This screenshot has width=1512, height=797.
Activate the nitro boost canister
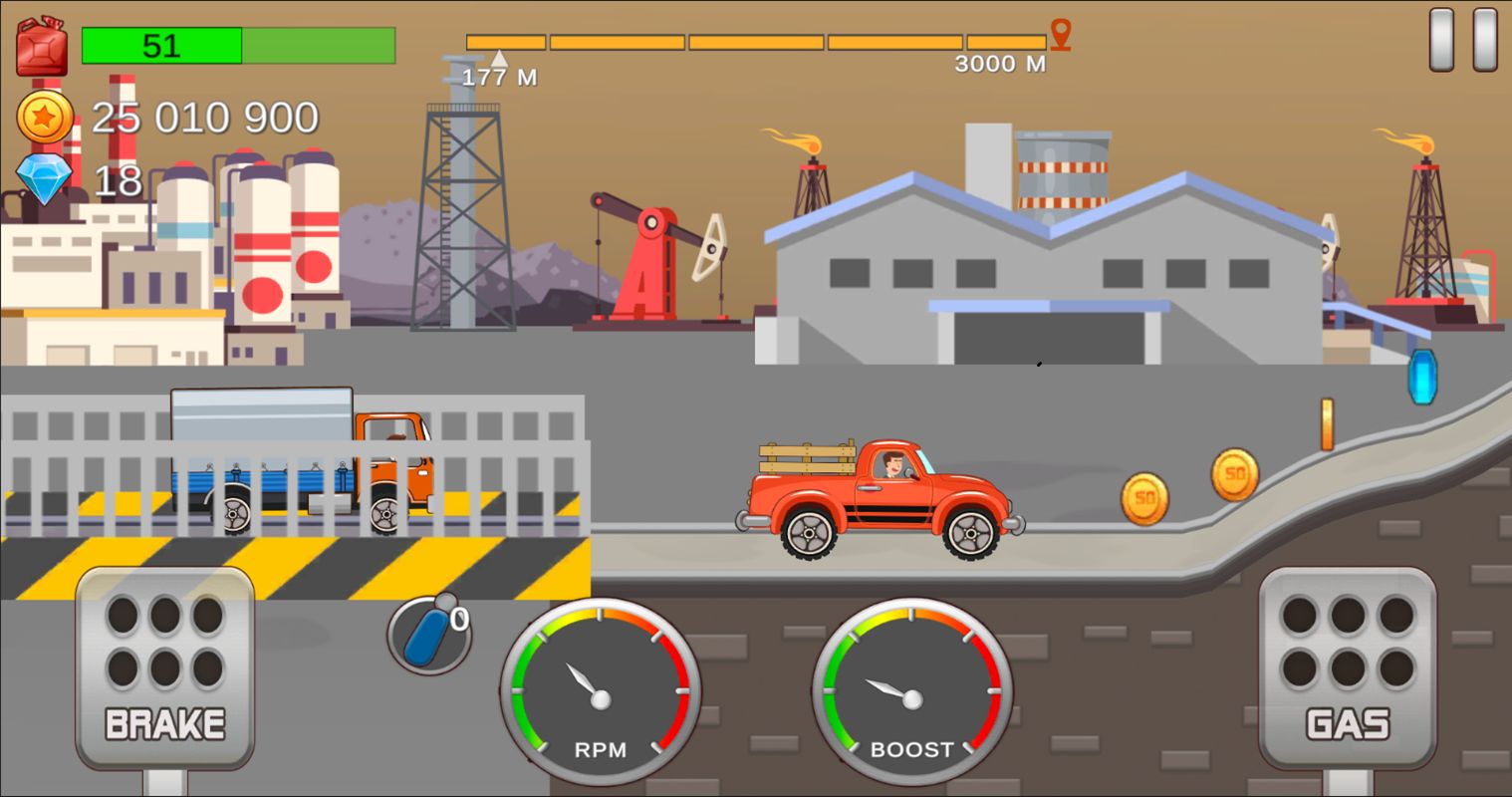tap(428, 633)
